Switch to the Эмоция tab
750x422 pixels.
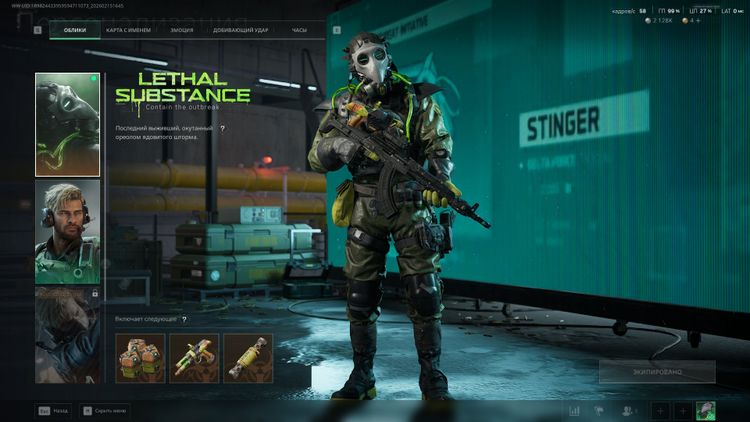pyautogui.click(x=181, y=31)
